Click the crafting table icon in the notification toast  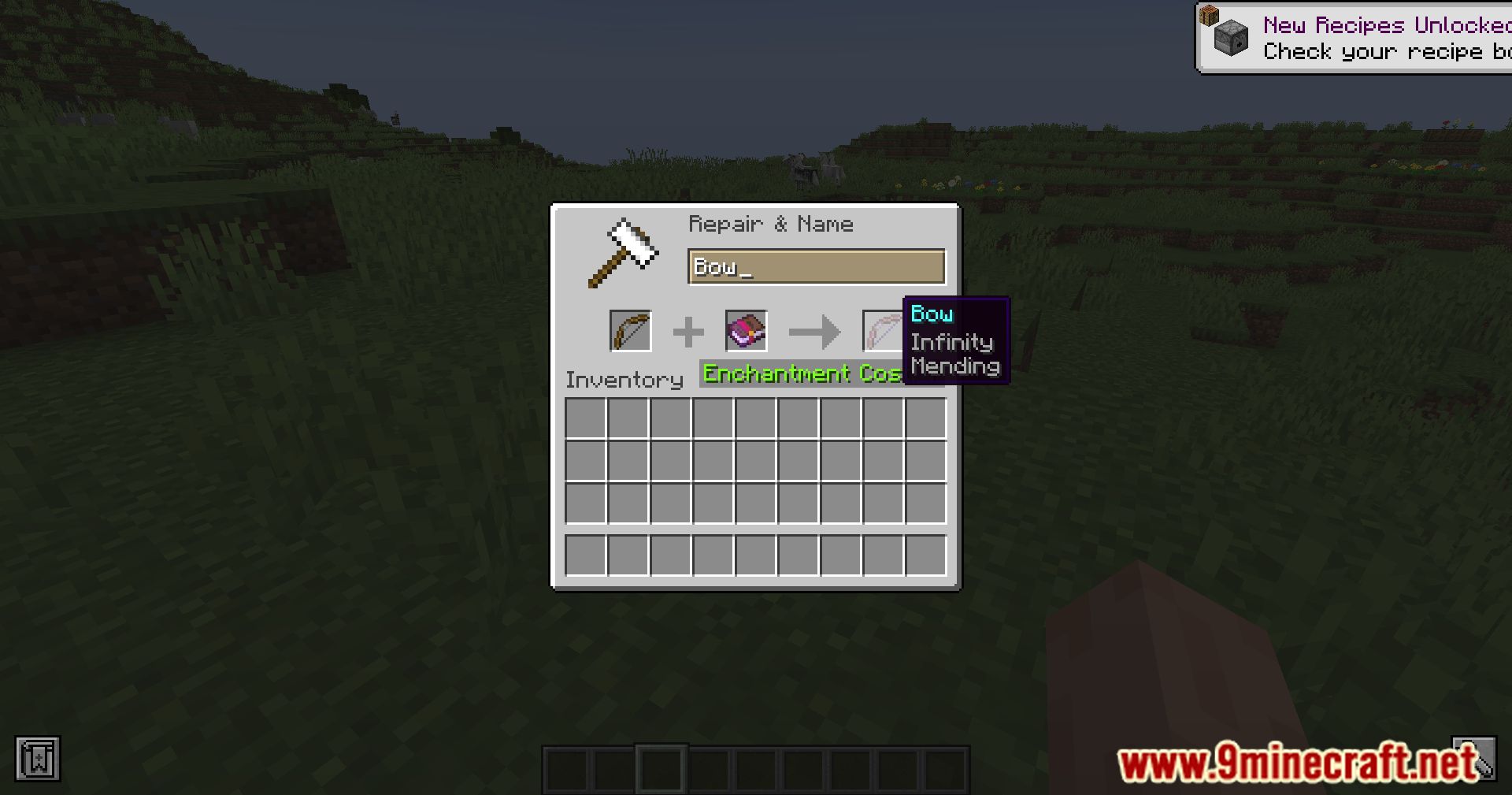pos(1210,17)
